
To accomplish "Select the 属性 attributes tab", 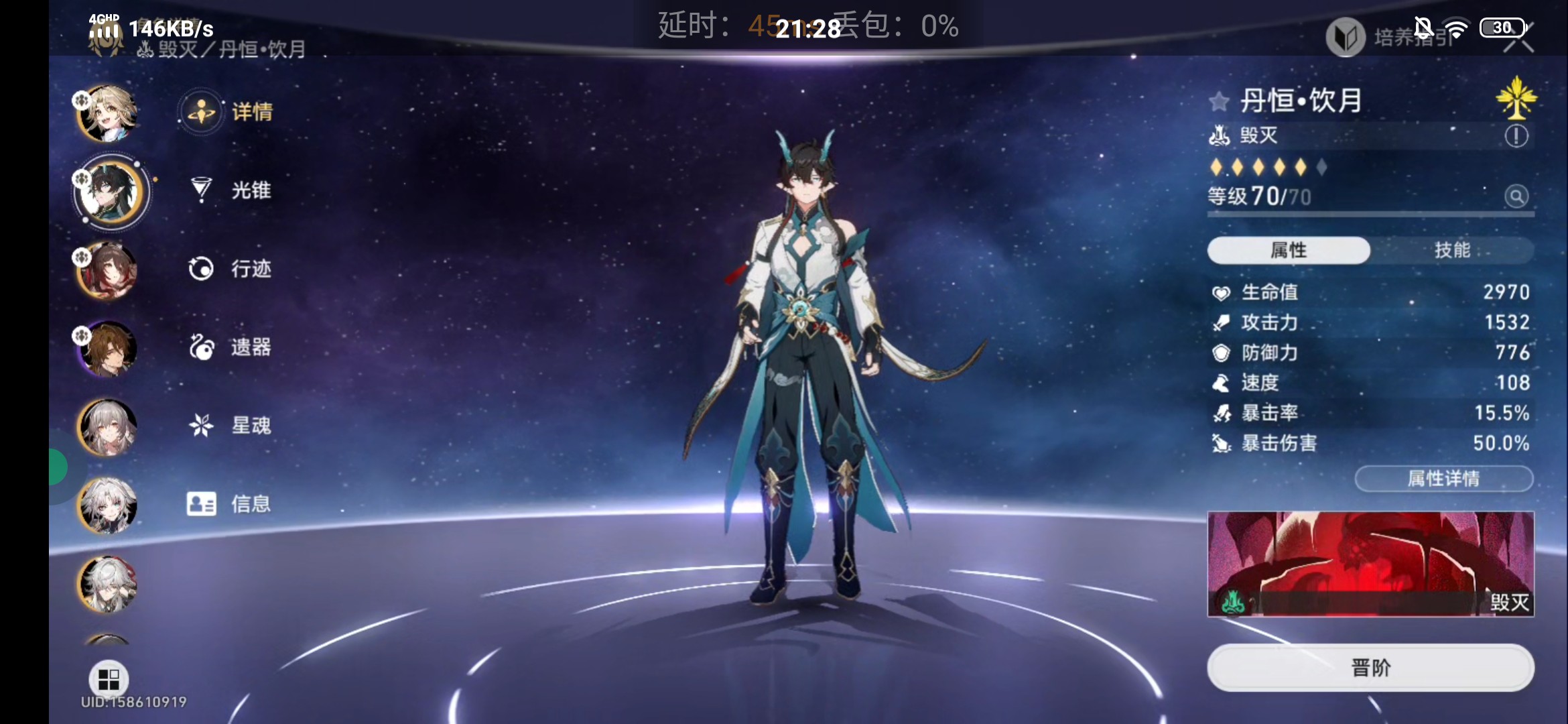I will (1288, 250).
